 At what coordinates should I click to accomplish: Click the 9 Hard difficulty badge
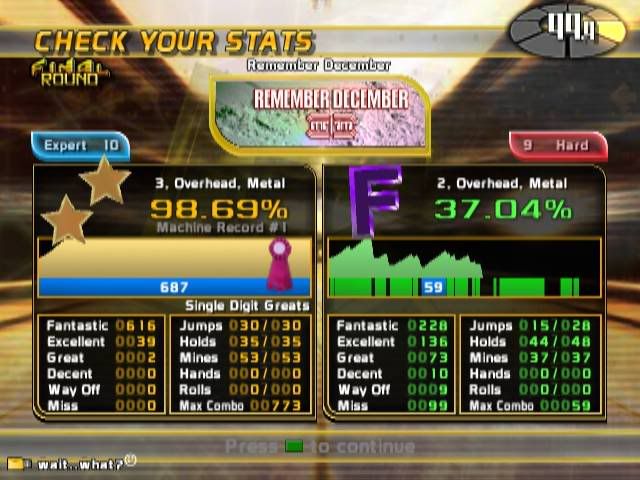tap(558, 146)
